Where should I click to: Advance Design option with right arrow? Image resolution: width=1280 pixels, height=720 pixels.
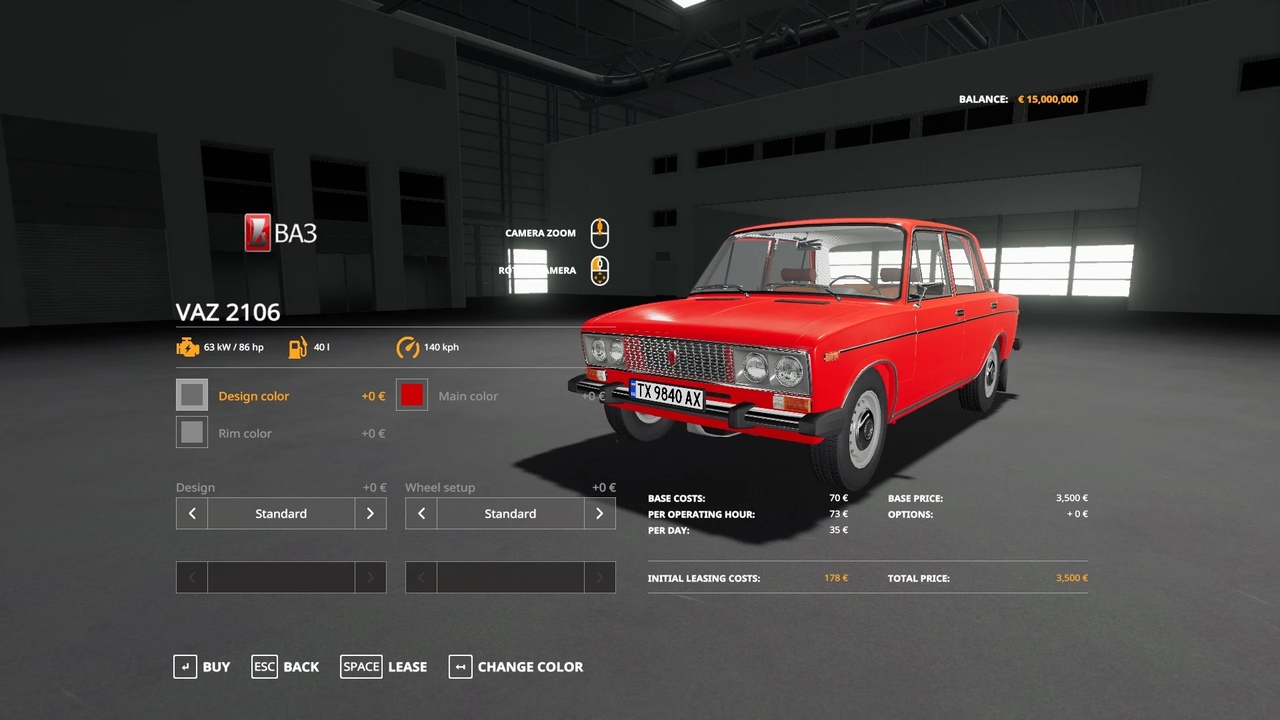[x=370, y=514]
